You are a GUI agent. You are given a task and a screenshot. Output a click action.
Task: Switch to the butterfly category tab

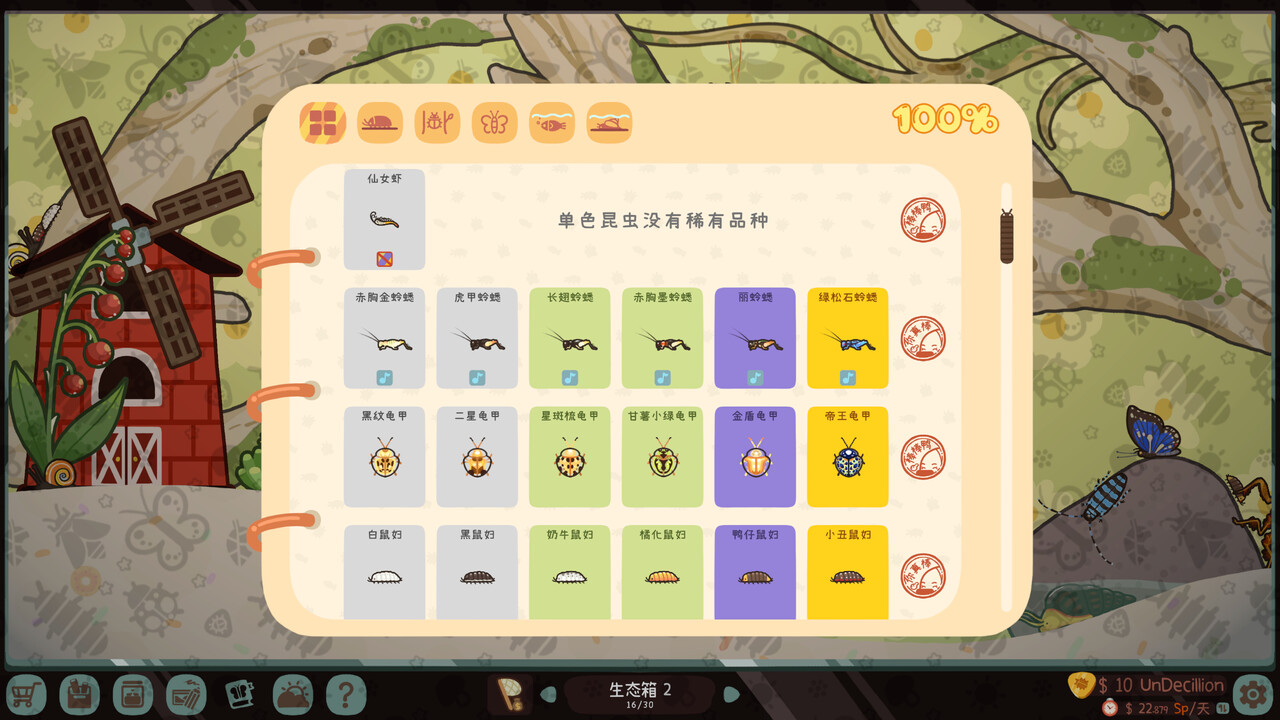pyautogui.click(x=494, y=122)
